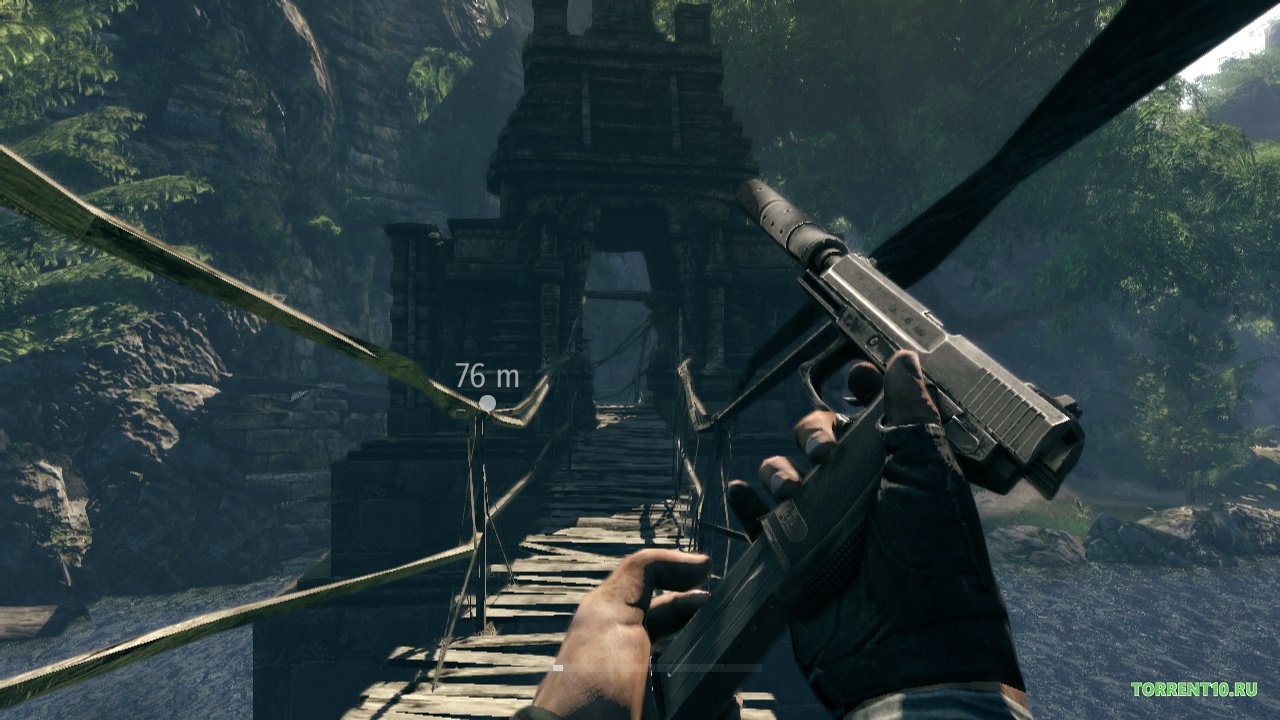Click the objective waypoint marker dot
1280x720 pixels.
pos(487,403)
